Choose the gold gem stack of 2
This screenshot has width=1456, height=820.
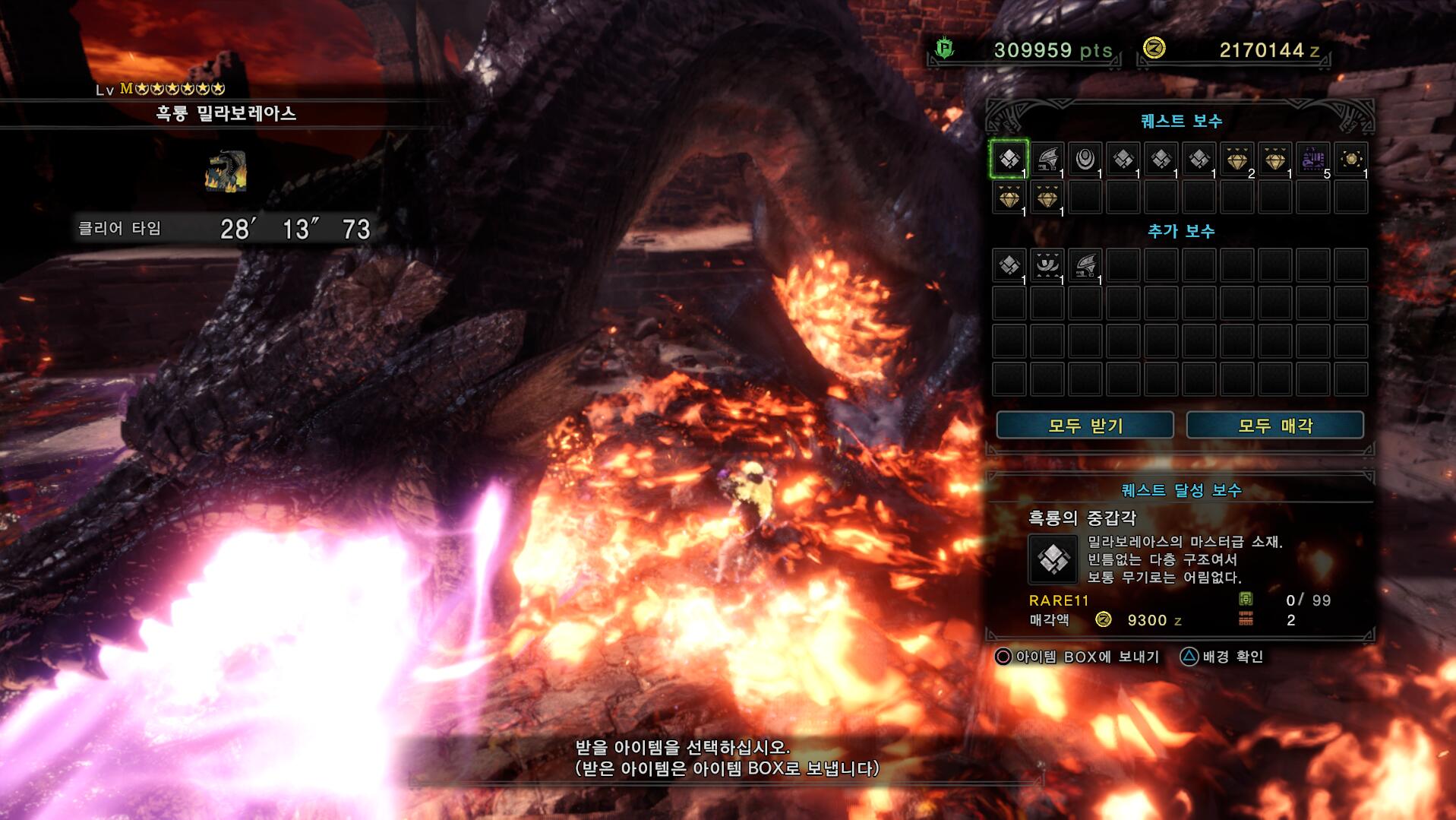1237,159
